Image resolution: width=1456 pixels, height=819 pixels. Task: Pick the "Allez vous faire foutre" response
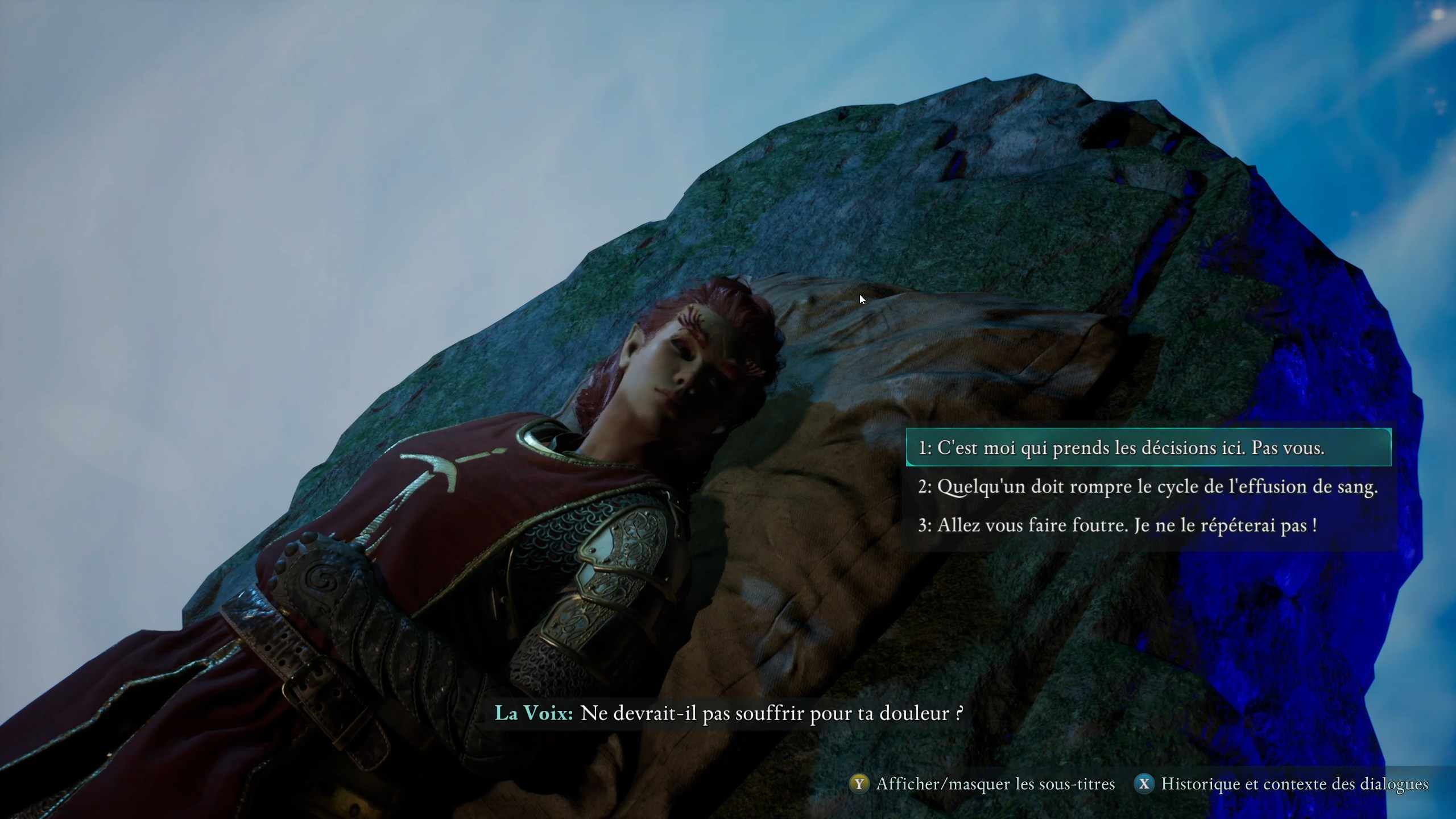(1118, 525)
